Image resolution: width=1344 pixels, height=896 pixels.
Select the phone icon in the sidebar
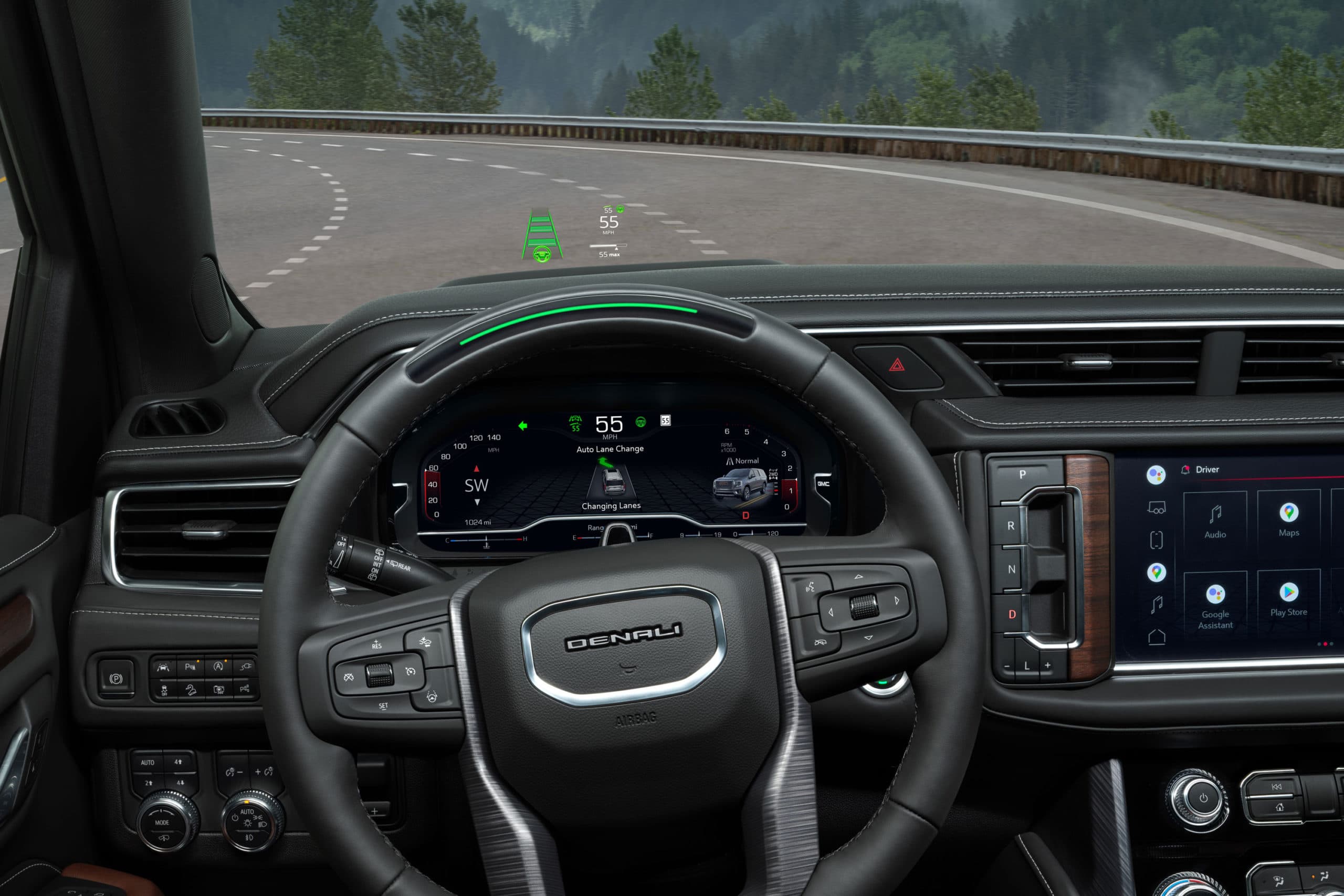(1156, 540)
